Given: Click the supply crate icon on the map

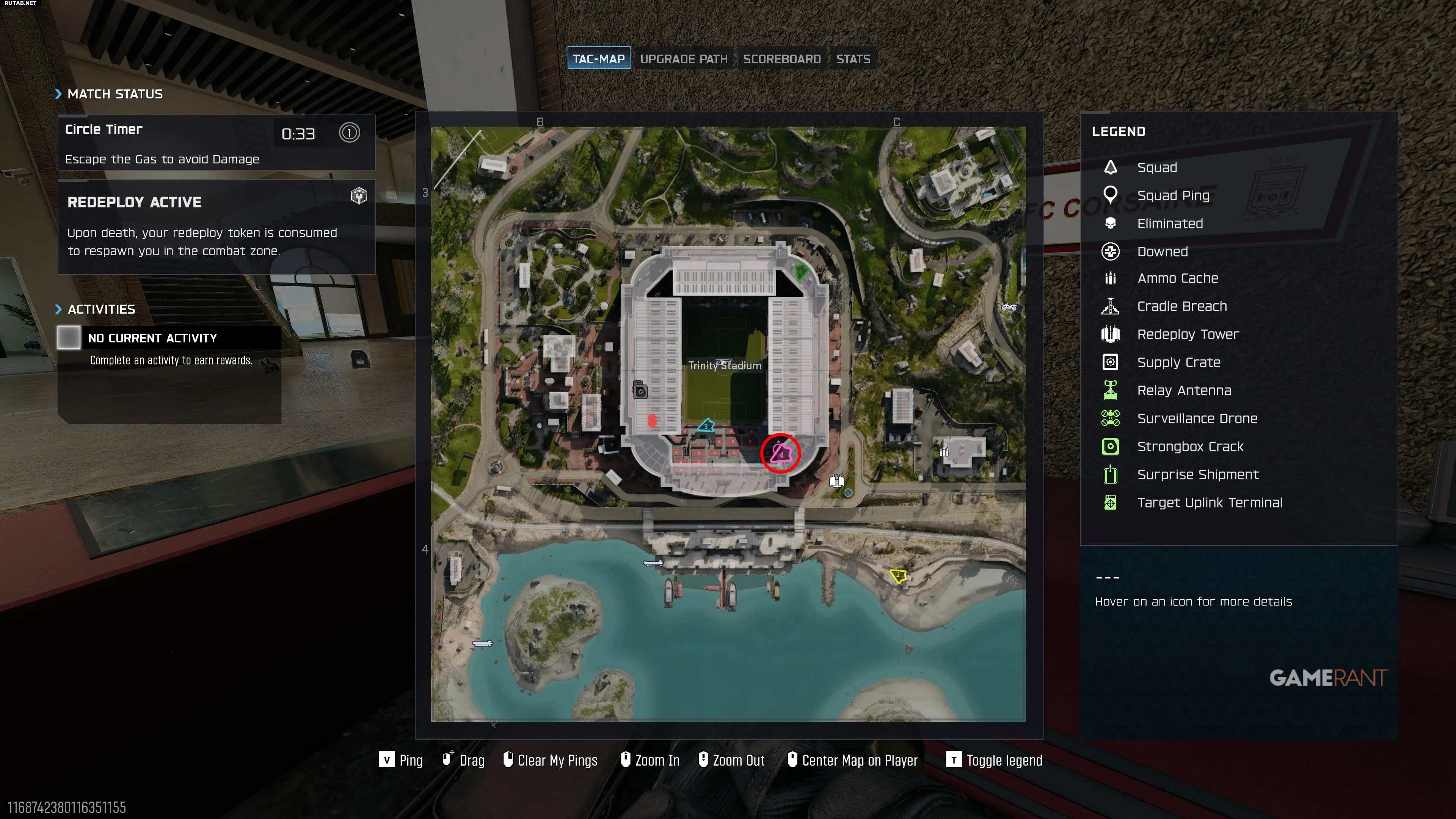Looking at the screenshot, I should tap(640, 391).
